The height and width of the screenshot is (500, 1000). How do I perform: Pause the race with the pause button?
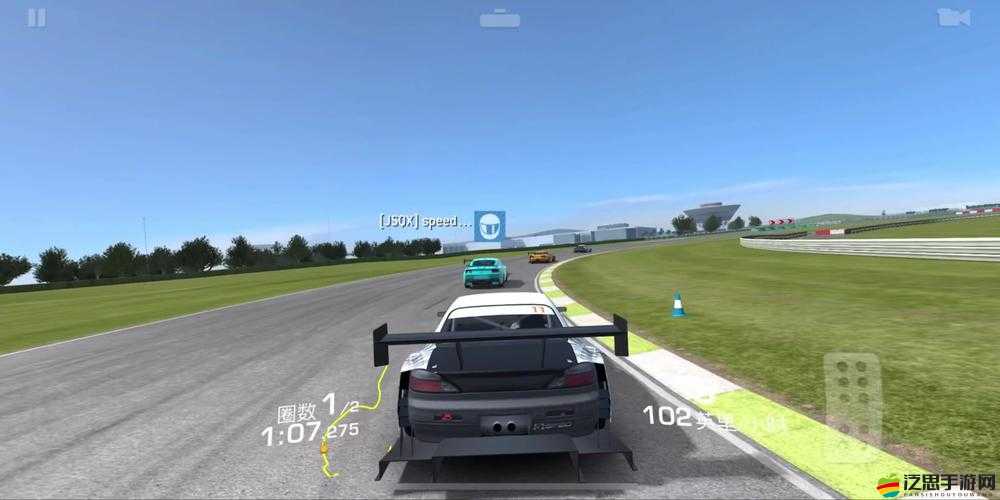pos(36,17)
